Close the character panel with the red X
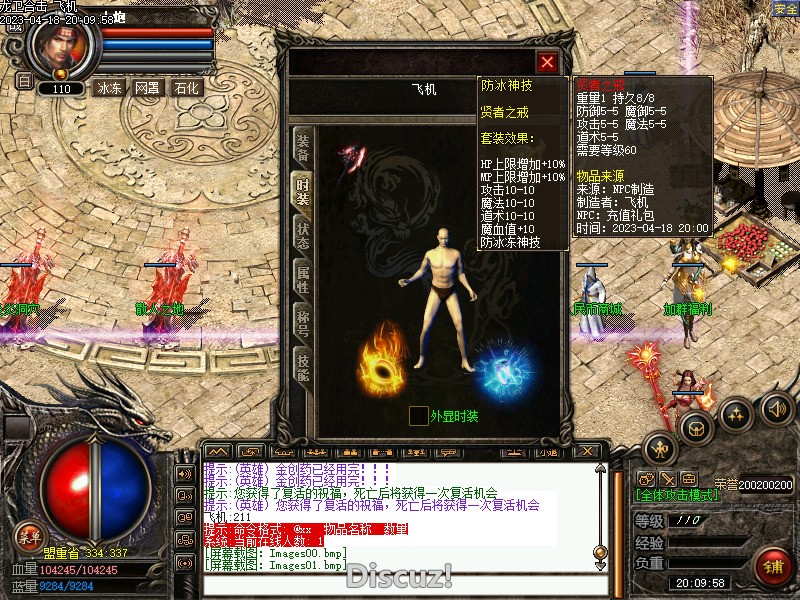Image resolution: width=800 pixels, height=600 pixels. (547, 62)
